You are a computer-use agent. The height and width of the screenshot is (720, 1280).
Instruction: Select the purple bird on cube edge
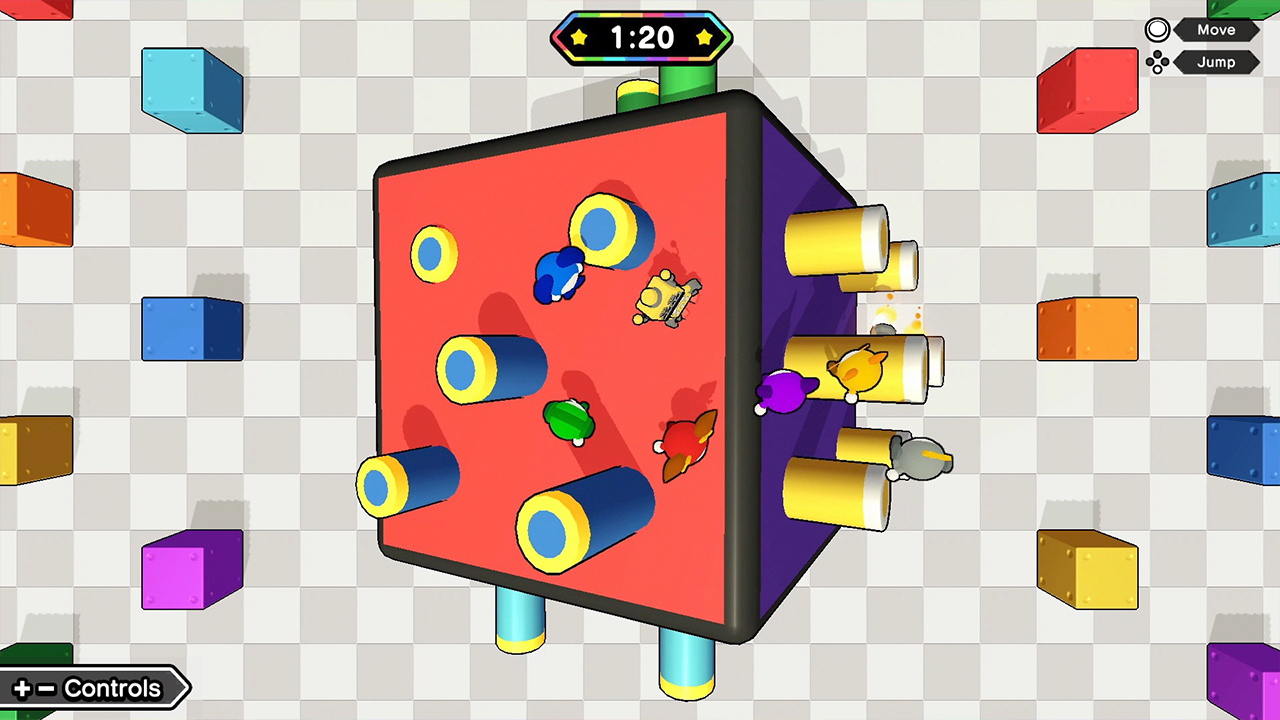[785, 392]
